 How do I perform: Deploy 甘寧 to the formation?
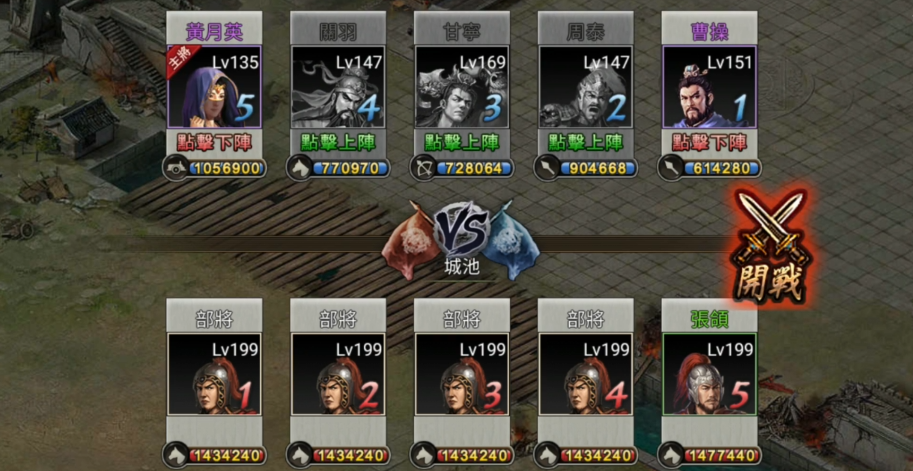(x=462, y=143)
